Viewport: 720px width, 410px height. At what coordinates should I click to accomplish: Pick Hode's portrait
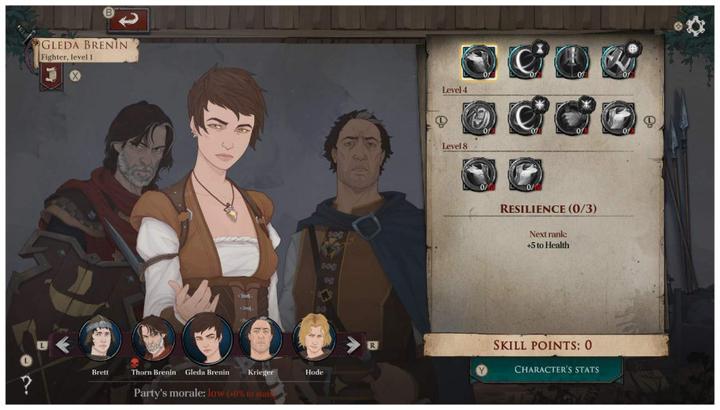tap(312, 338)
